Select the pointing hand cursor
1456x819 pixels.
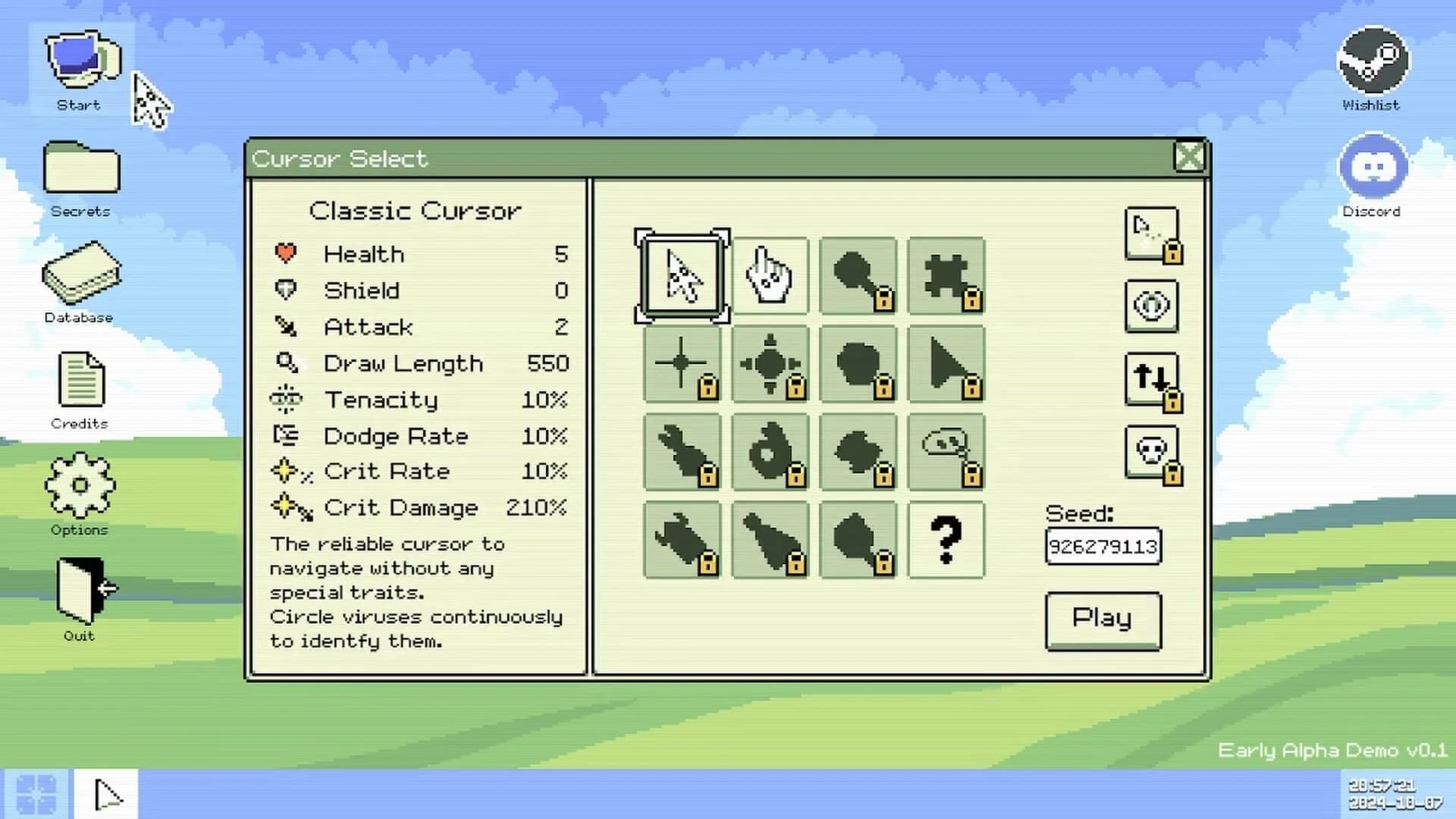pos(769,276)
